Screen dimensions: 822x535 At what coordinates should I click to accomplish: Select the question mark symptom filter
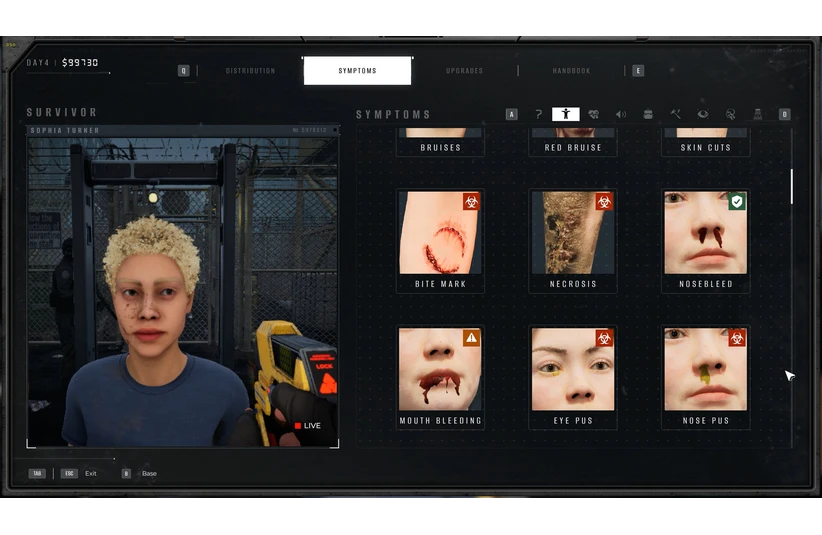[x=539, y=114]
